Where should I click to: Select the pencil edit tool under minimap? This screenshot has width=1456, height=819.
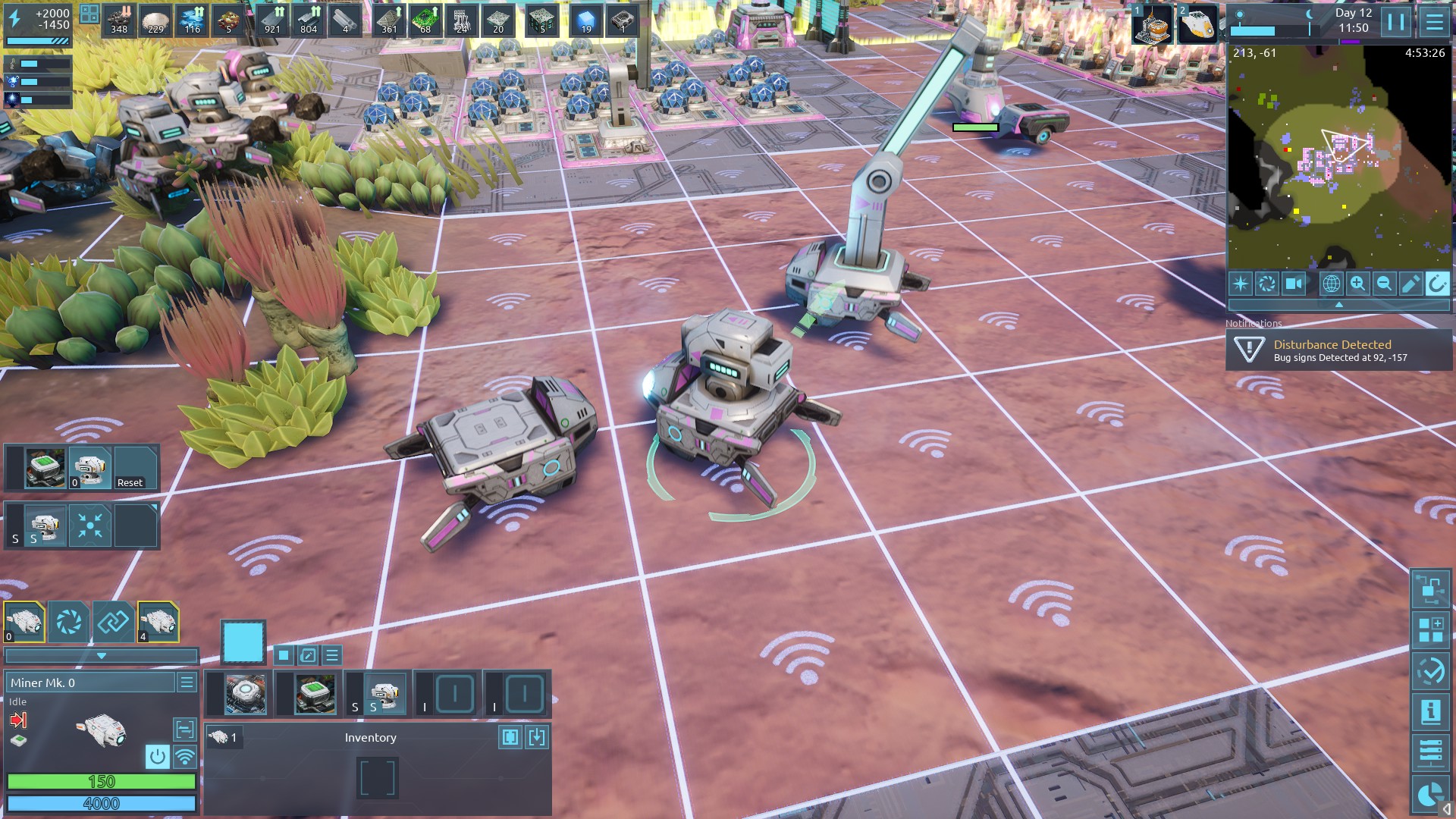tap(1410, 284)
